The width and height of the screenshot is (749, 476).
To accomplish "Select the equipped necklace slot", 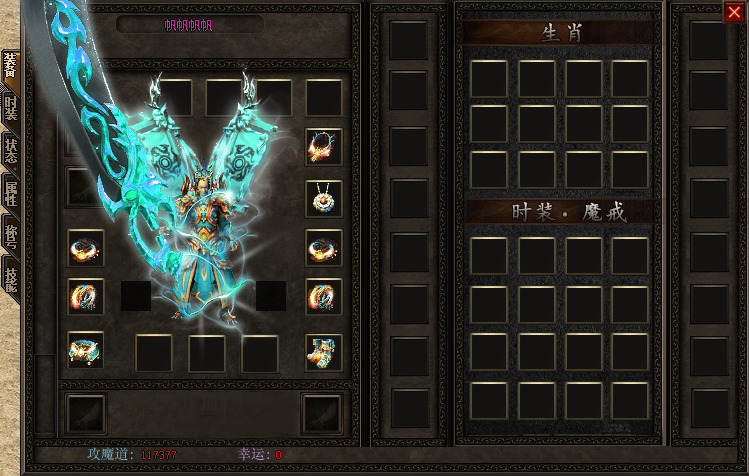I will click(x=323, y=198).
